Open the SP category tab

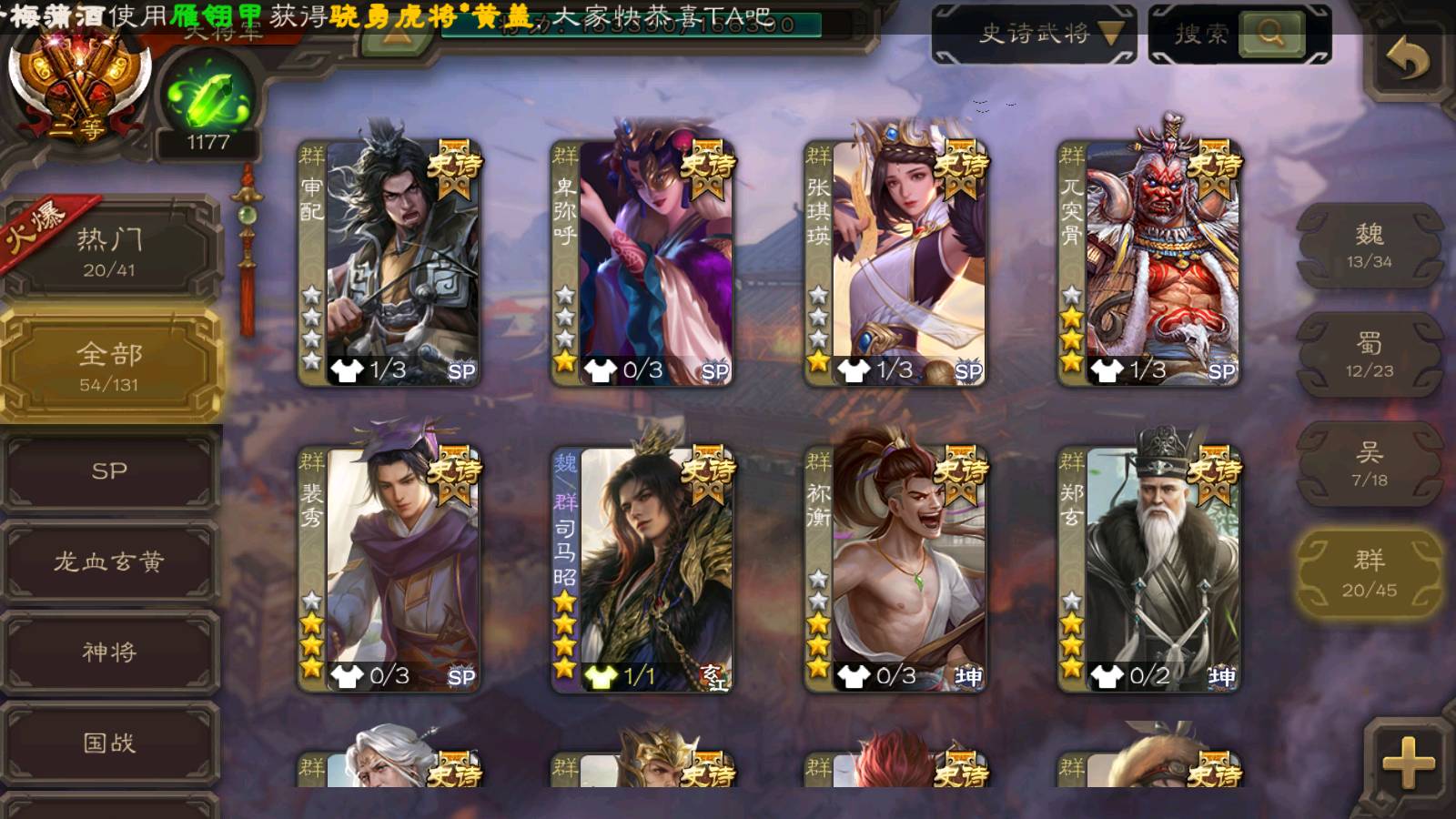coord(109,471)
